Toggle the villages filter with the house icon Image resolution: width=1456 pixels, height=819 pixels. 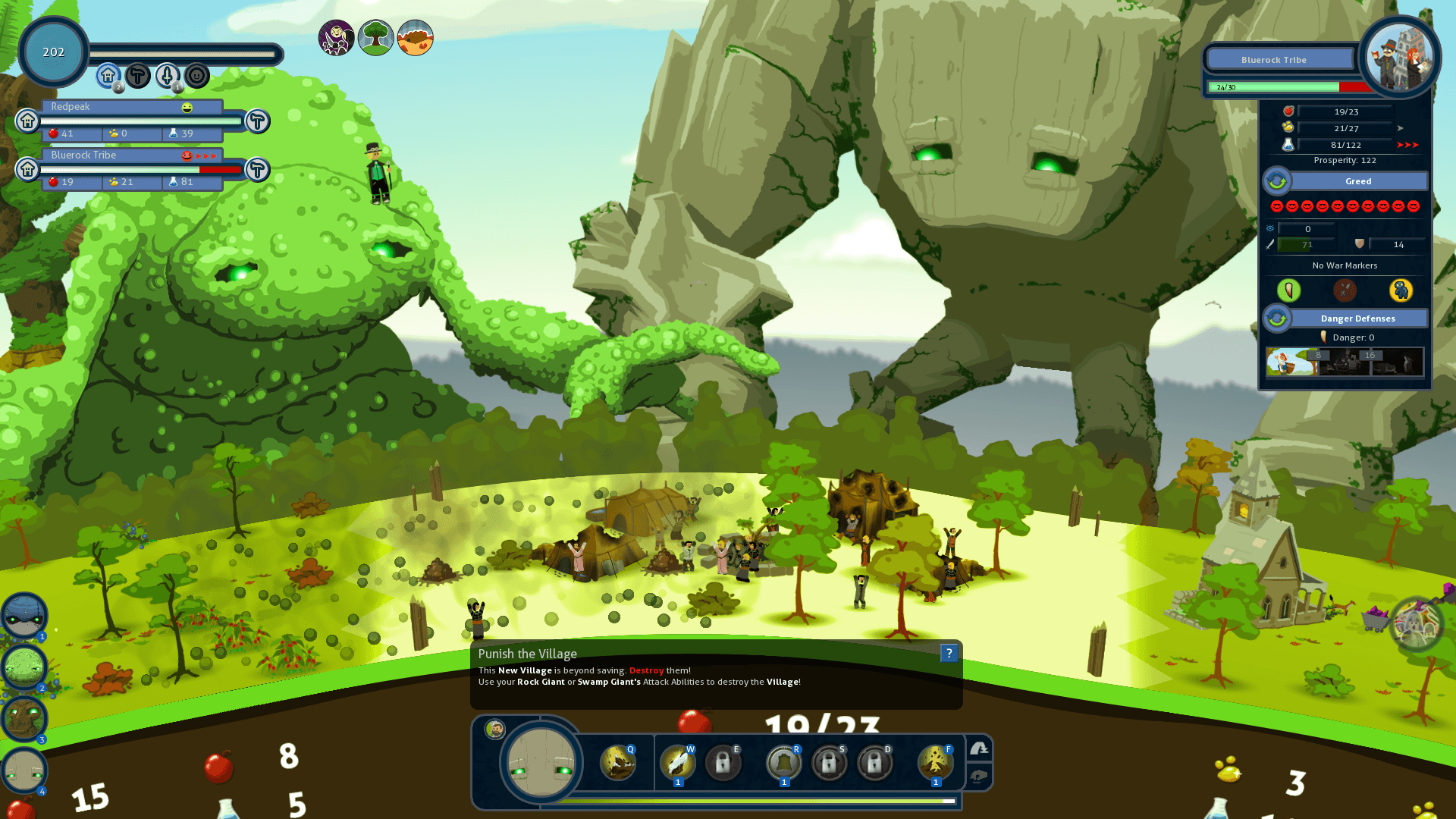[x=108, y=76]
